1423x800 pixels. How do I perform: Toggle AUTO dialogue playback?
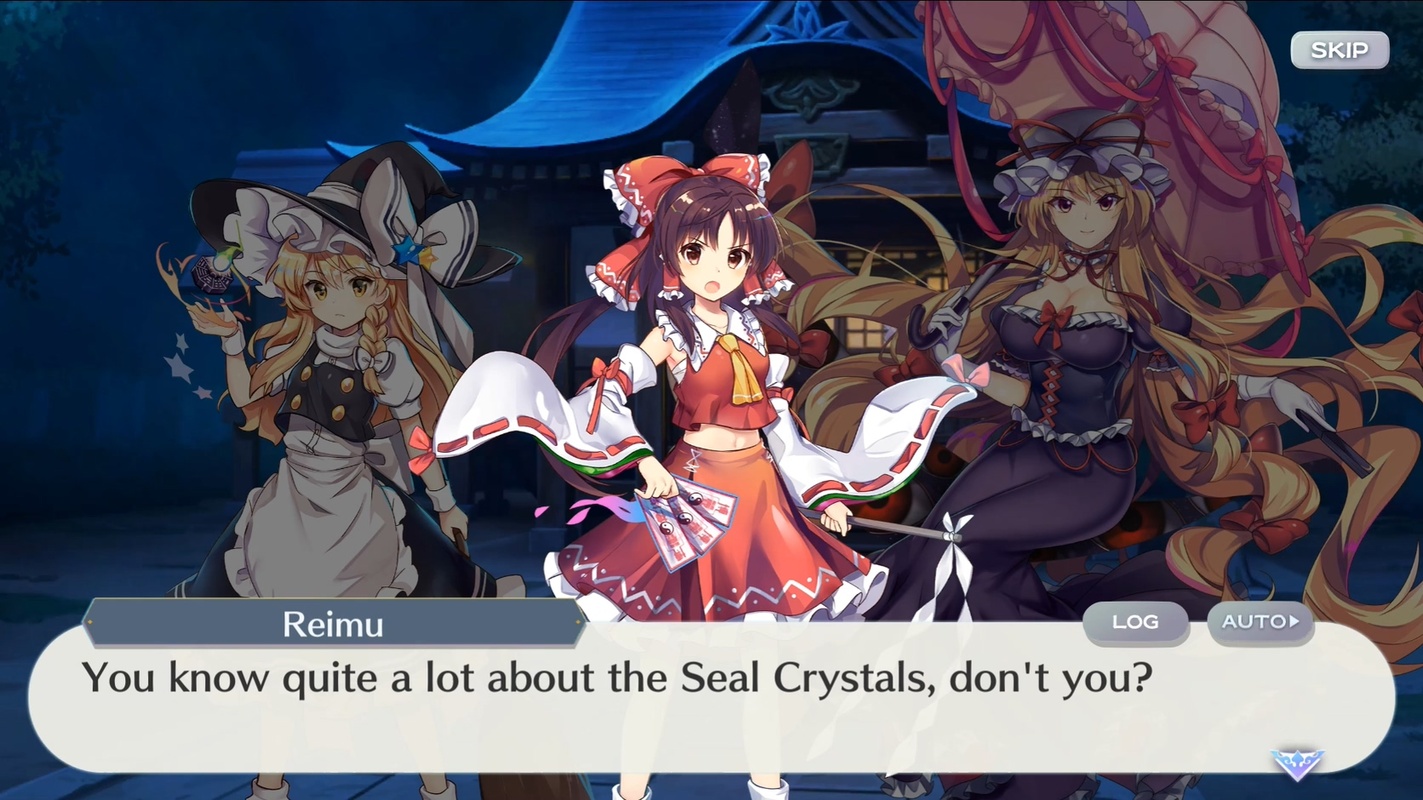click(1259, 622)
